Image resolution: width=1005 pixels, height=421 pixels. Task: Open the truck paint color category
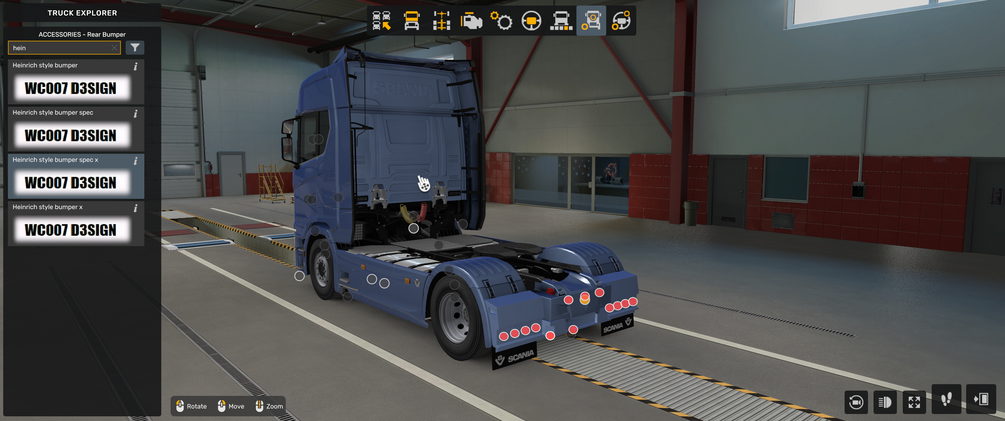[561, 21]
